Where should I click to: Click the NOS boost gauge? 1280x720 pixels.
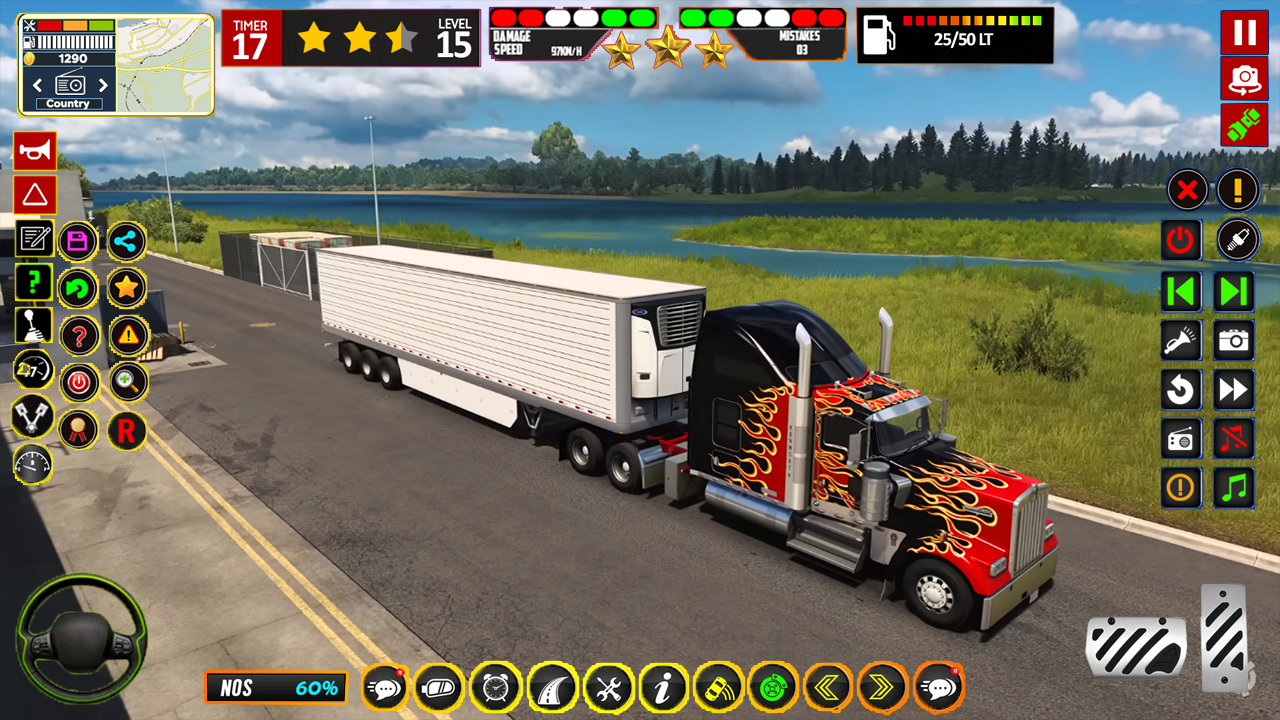pyautogui.click(x=275, y=687)
